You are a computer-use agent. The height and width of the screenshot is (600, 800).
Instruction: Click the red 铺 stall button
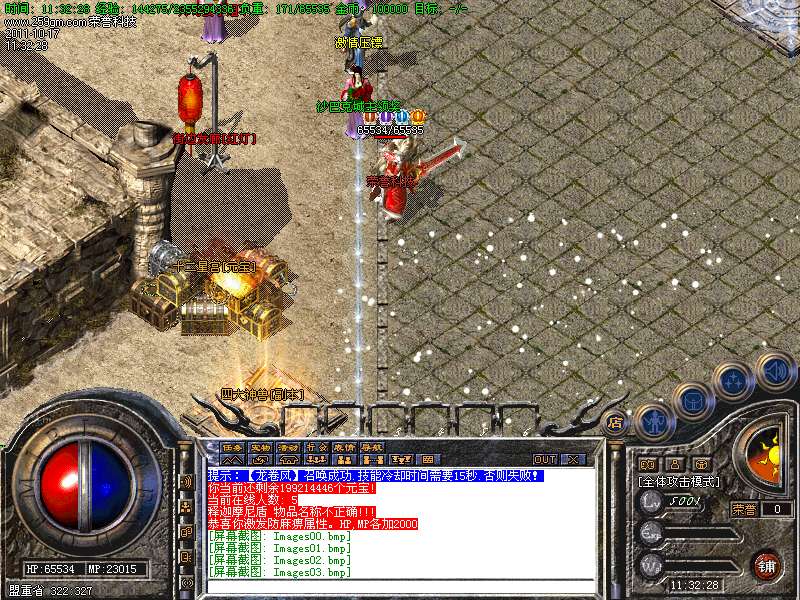click(x=767, y=565)
